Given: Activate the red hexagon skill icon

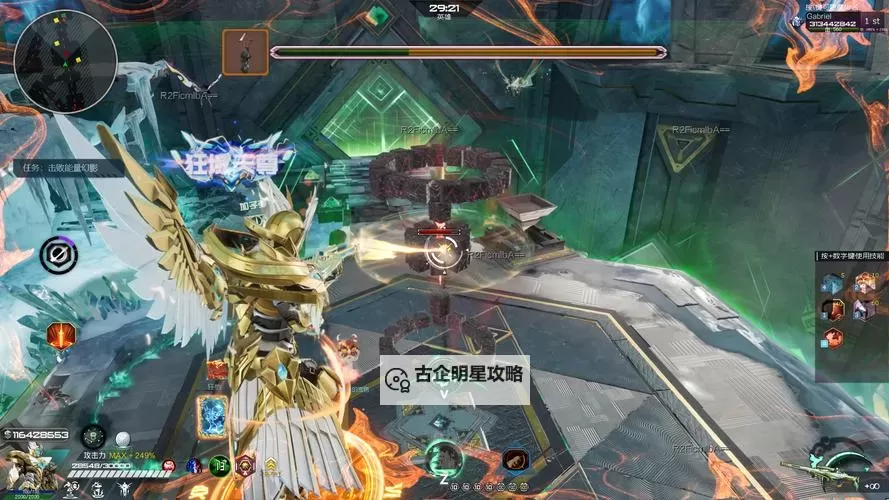Looking at the screenshot, I should (x=60, y=334).
